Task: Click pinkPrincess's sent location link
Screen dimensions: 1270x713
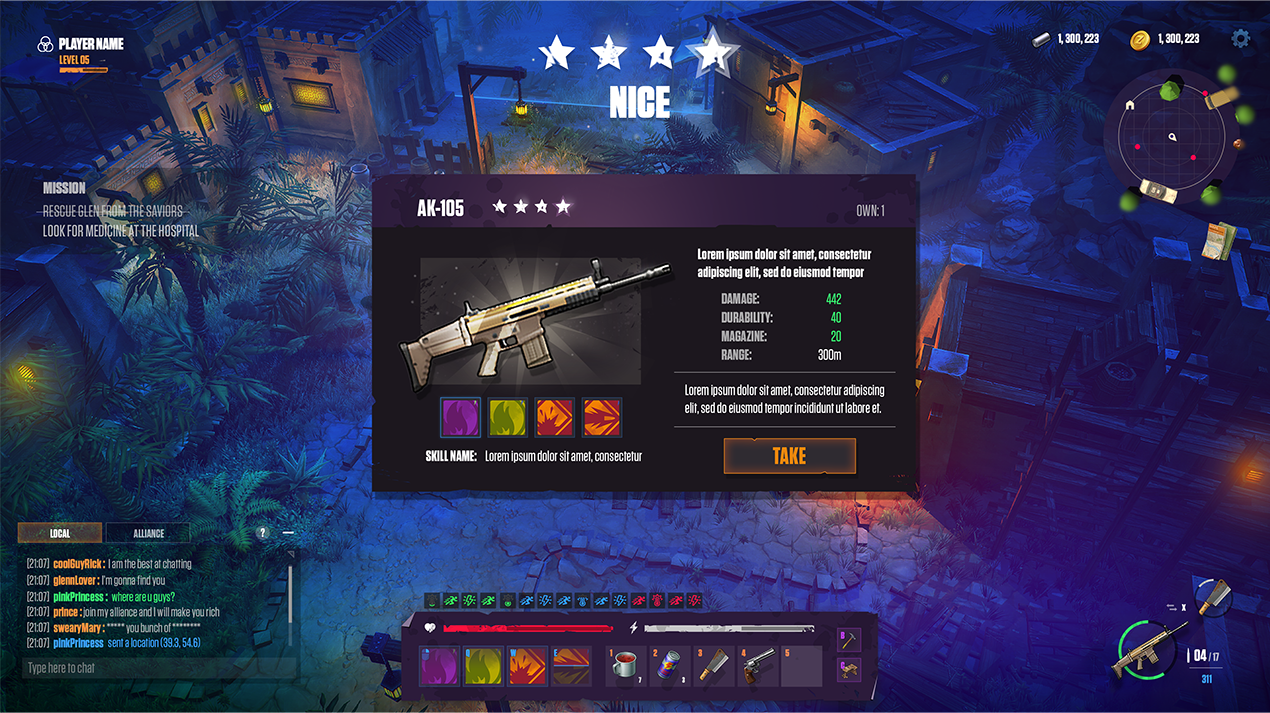Action: pyautogui.click(x=154, y=643)
